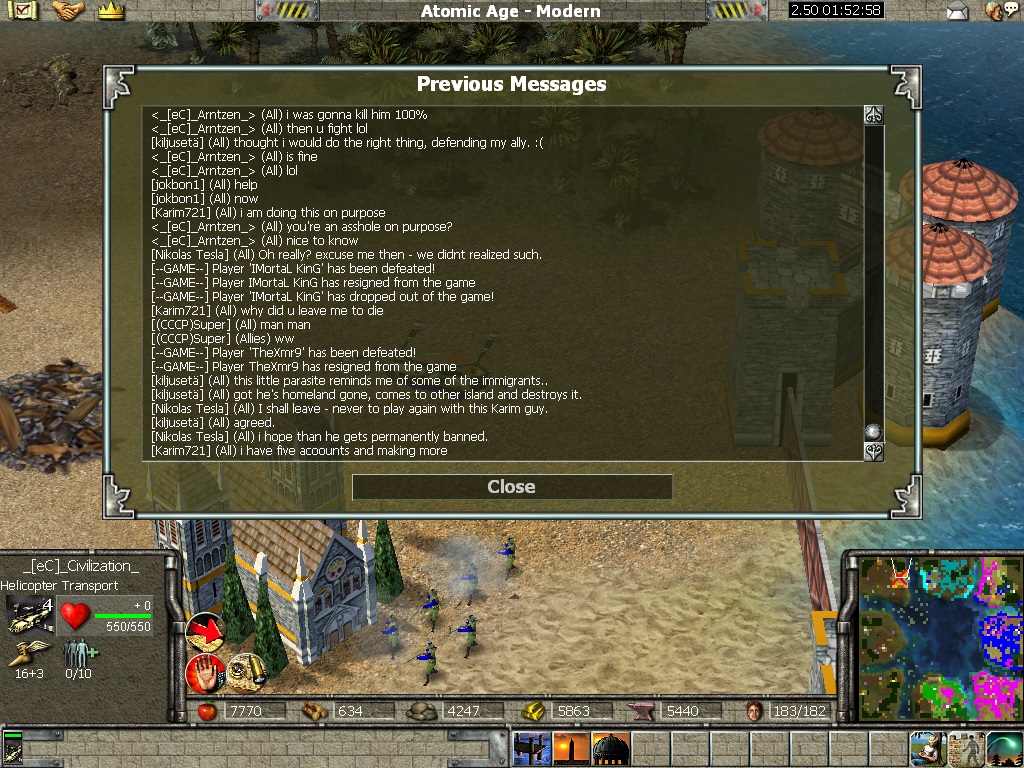The width and height of the screenshot is (1024, 768).
Task: Click the walking soldier silhouette icon
Action: pyautogui.click(x=966, y=748)
